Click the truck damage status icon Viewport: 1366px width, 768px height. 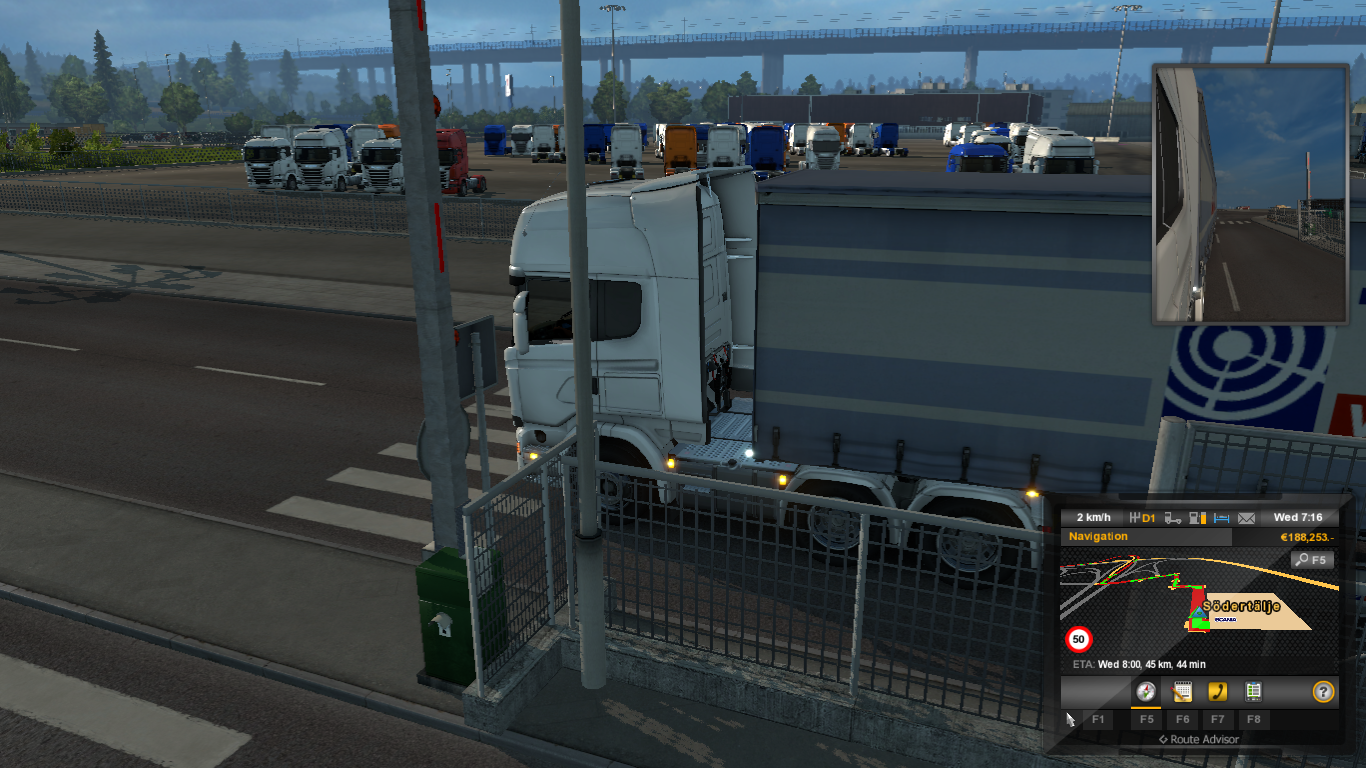tap(1173, 518)
